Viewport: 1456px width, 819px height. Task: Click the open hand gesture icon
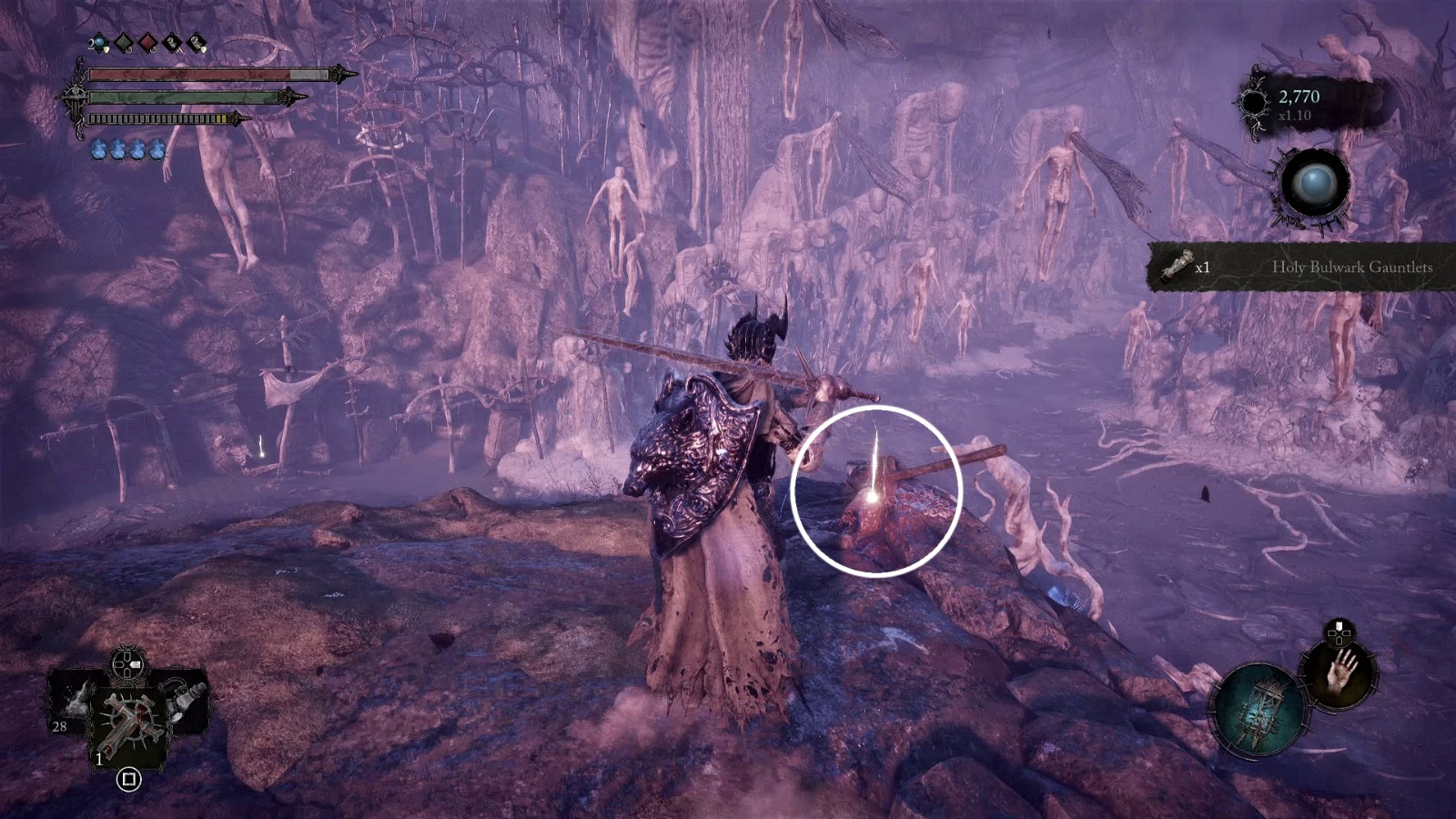click(1341, 673)
